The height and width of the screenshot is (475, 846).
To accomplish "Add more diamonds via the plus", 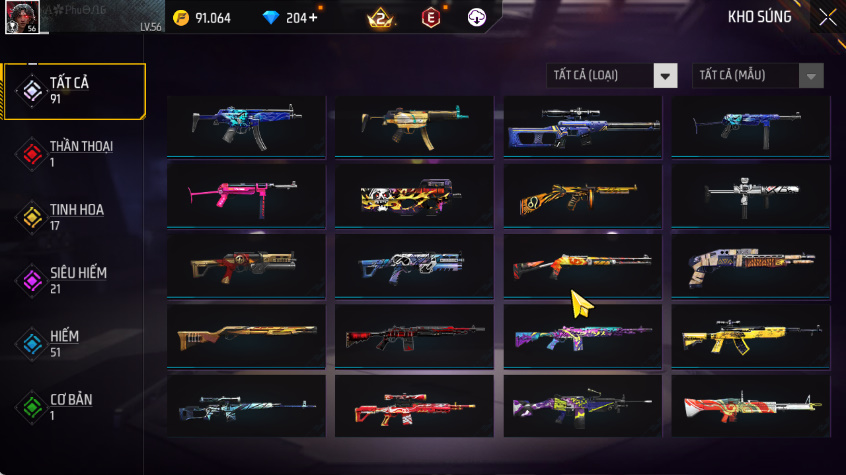I will click(x=316, y=18).
